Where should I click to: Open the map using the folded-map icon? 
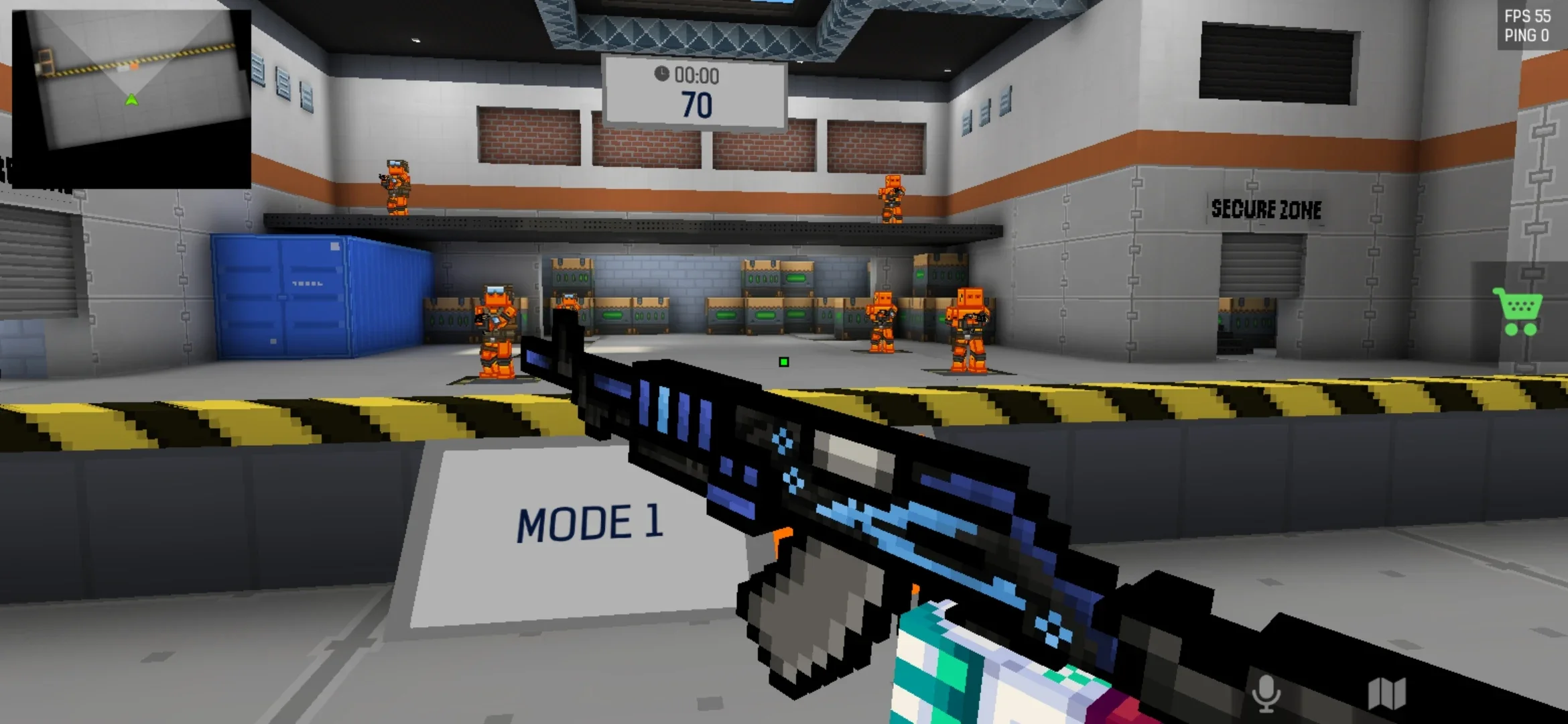(1386, 693)
